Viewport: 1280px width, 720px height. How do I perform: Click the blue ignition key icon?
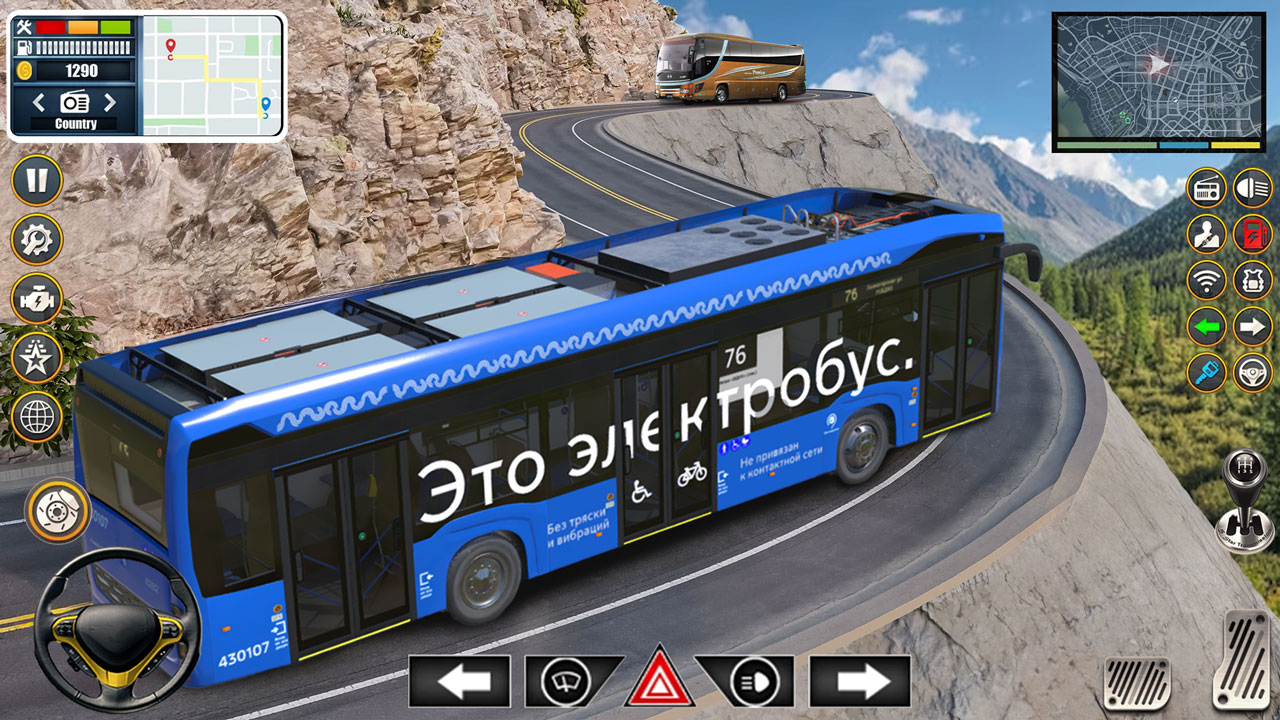1205,371
